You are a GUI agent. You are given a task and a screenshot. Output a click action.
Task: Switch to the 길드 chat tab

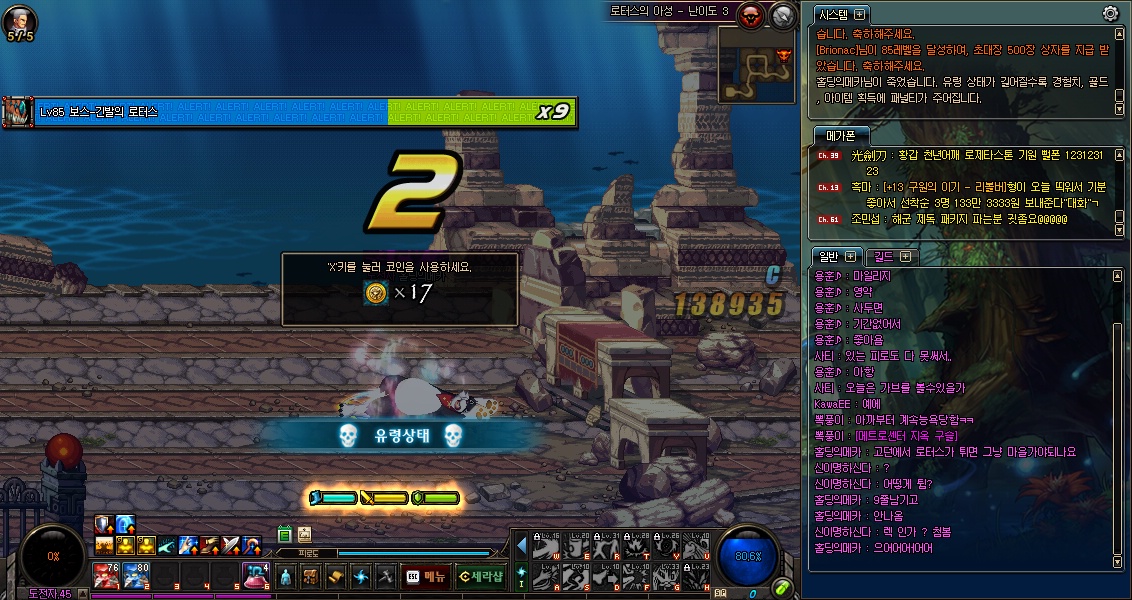click(x=889, y=257)
